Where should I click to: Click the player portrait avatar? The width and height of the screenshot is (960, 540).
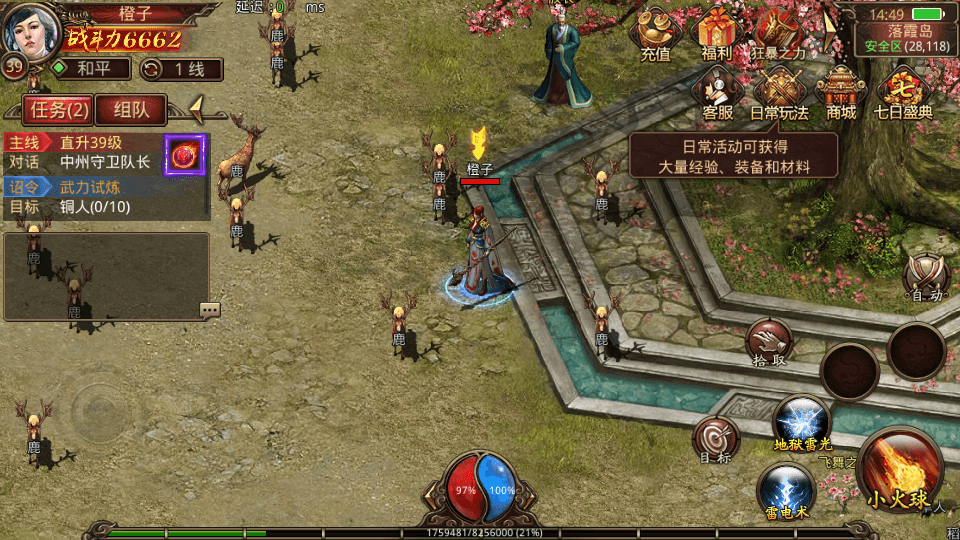click(30, 30)
